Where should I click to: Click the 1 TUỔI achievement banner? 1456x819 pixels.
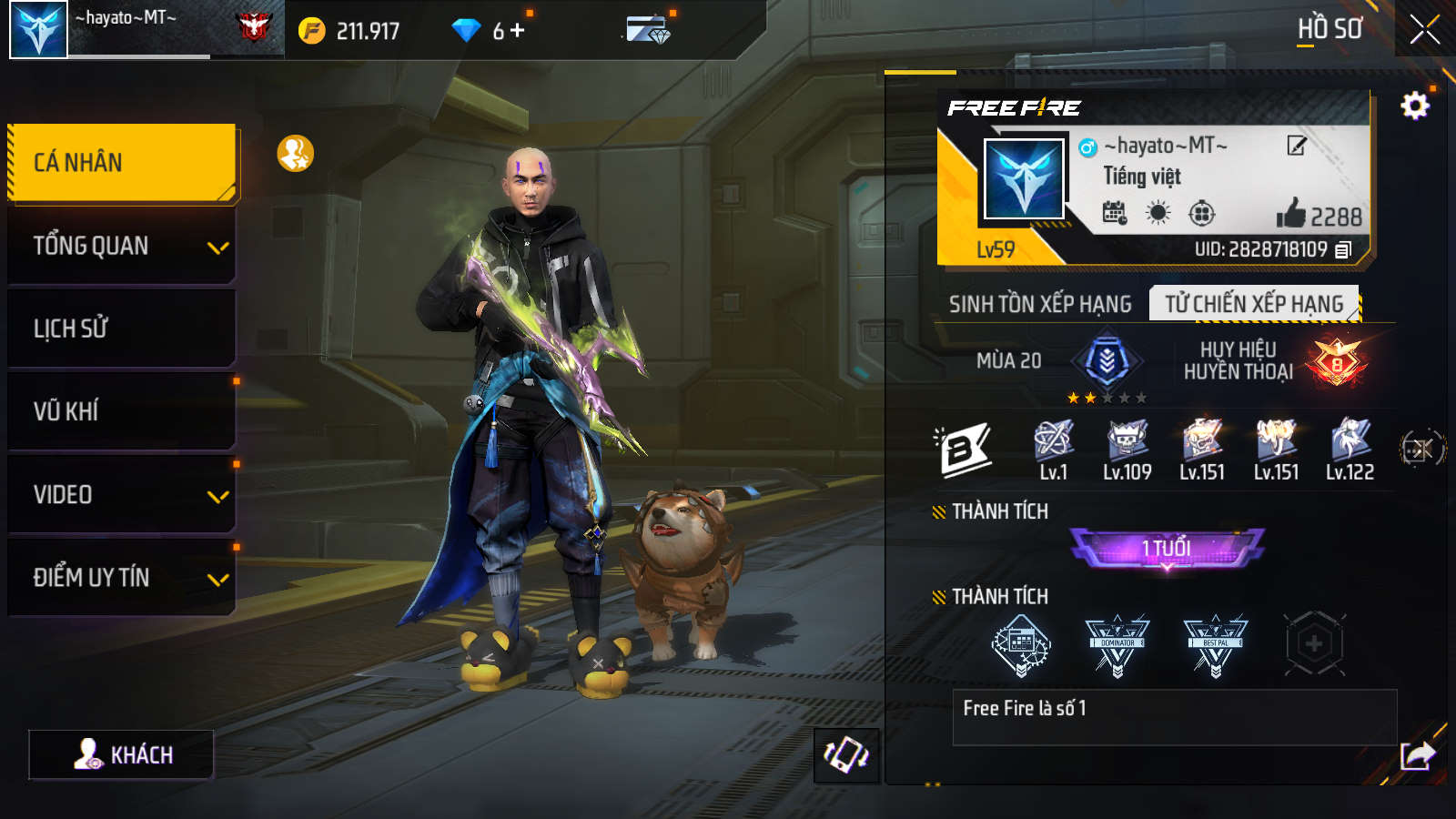pyautogui.click(x=1167, y=548)
